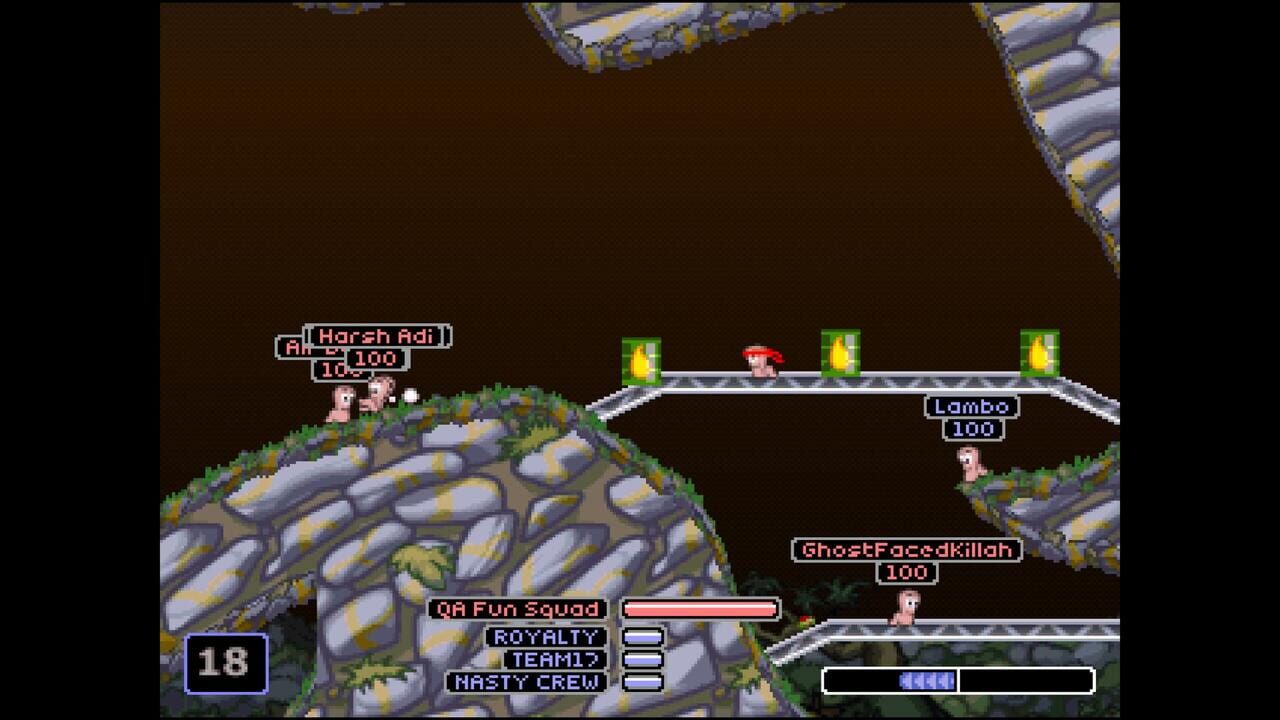Click QA Fun Squad's pink health bar
Screen dimensions: 1280x720
click(x=698, y=609)
